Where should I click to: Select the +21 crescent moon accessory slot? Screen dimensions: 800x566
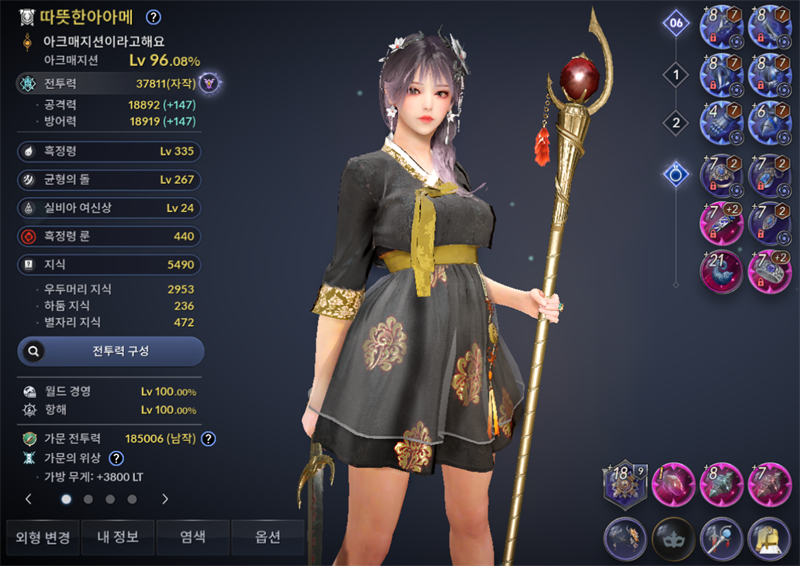[x=720, y=272]
